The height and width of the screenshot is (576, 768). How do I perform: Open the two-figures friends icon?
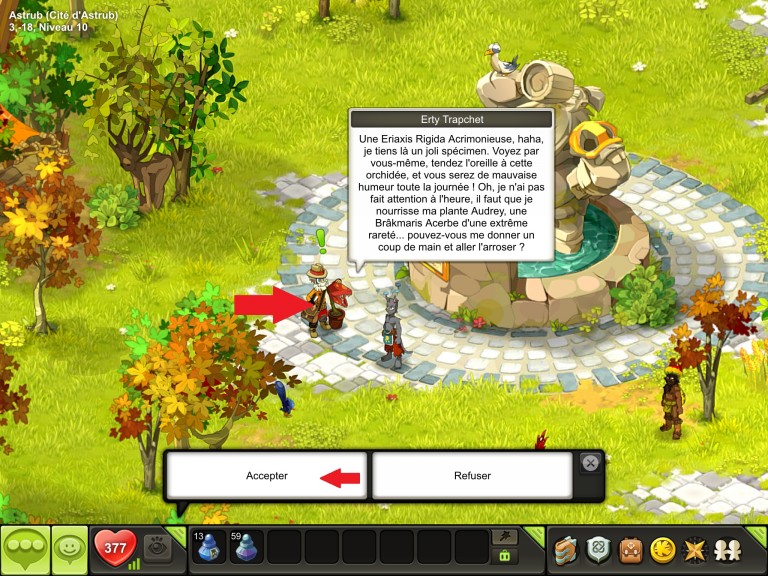coord(727,550)
